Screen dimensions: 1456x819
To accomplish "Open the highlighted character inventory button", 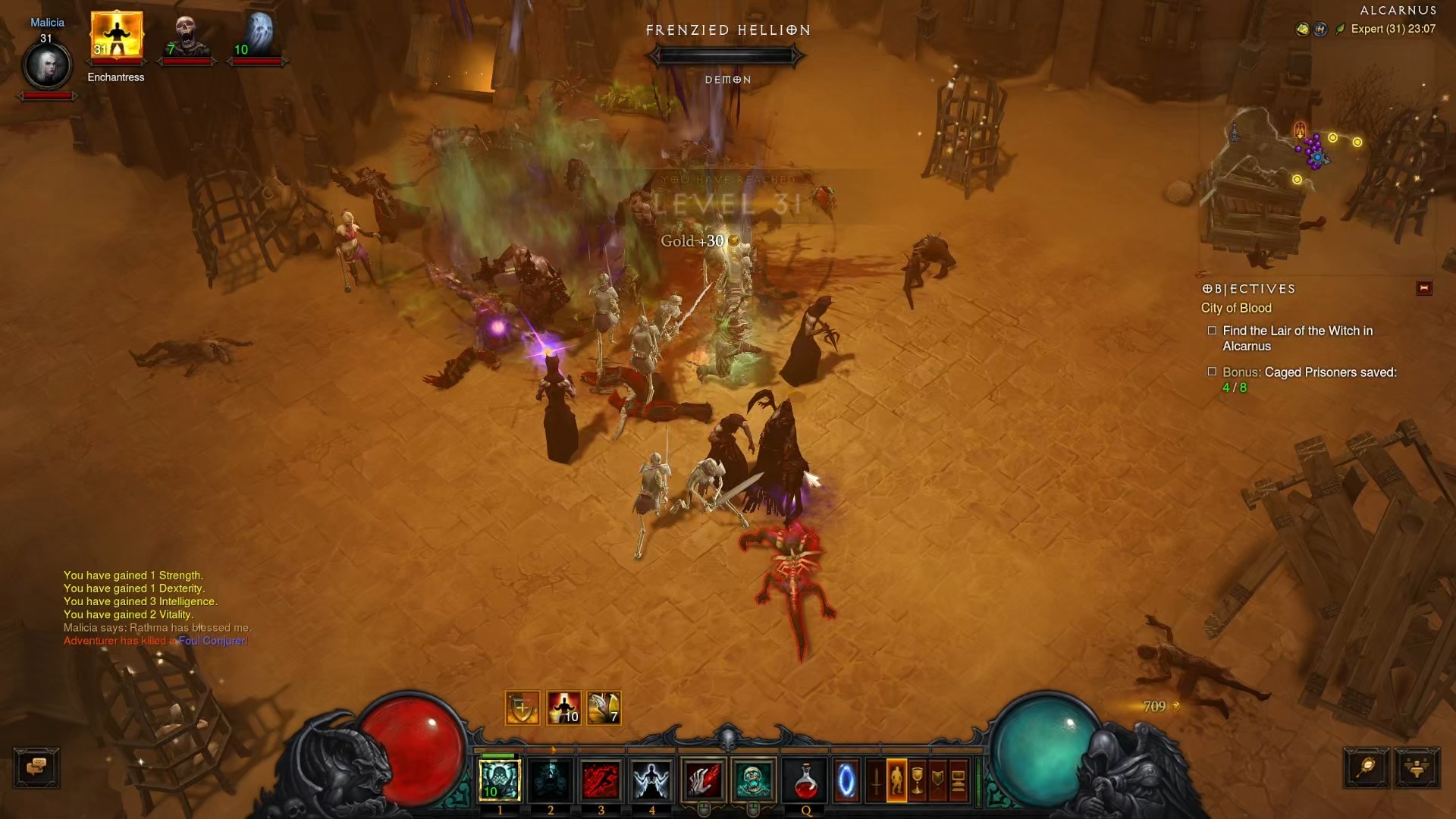I will pos(896,780).
